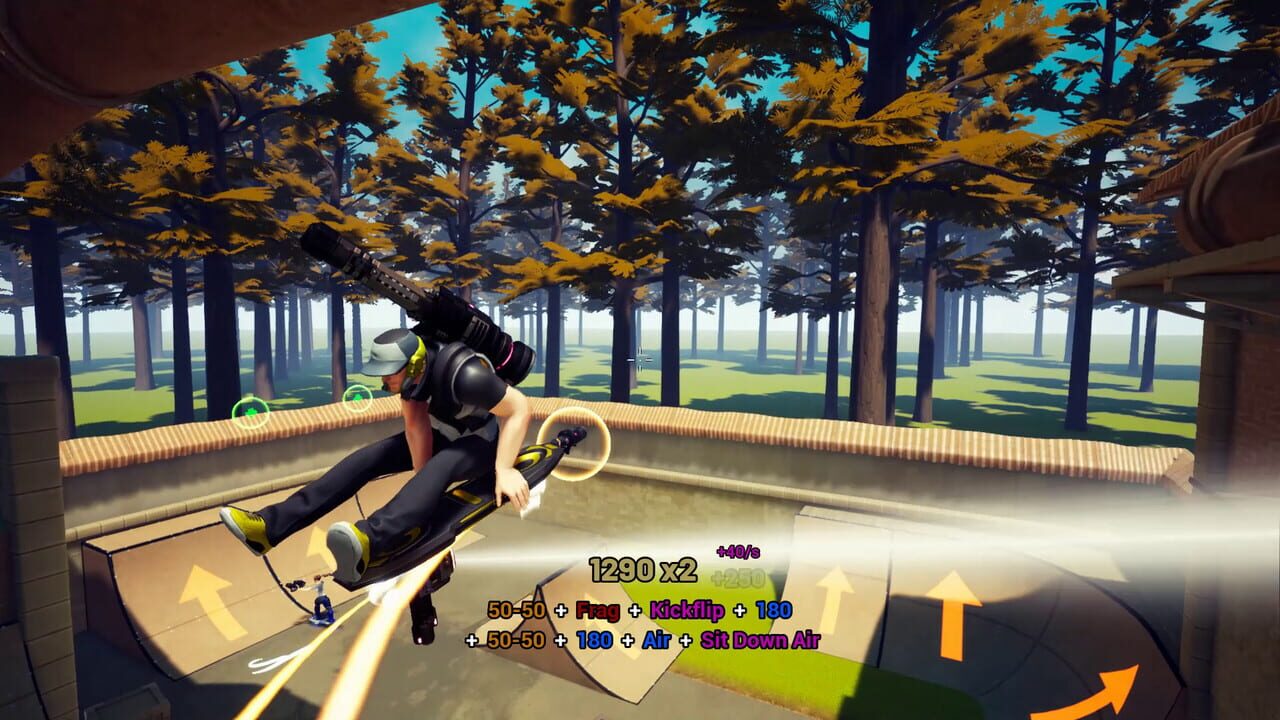Image resolution: width=1280 pixels, height=720 pixels.
Task: Select the left green pickup ring marker
Action: (x=250, y=411)
